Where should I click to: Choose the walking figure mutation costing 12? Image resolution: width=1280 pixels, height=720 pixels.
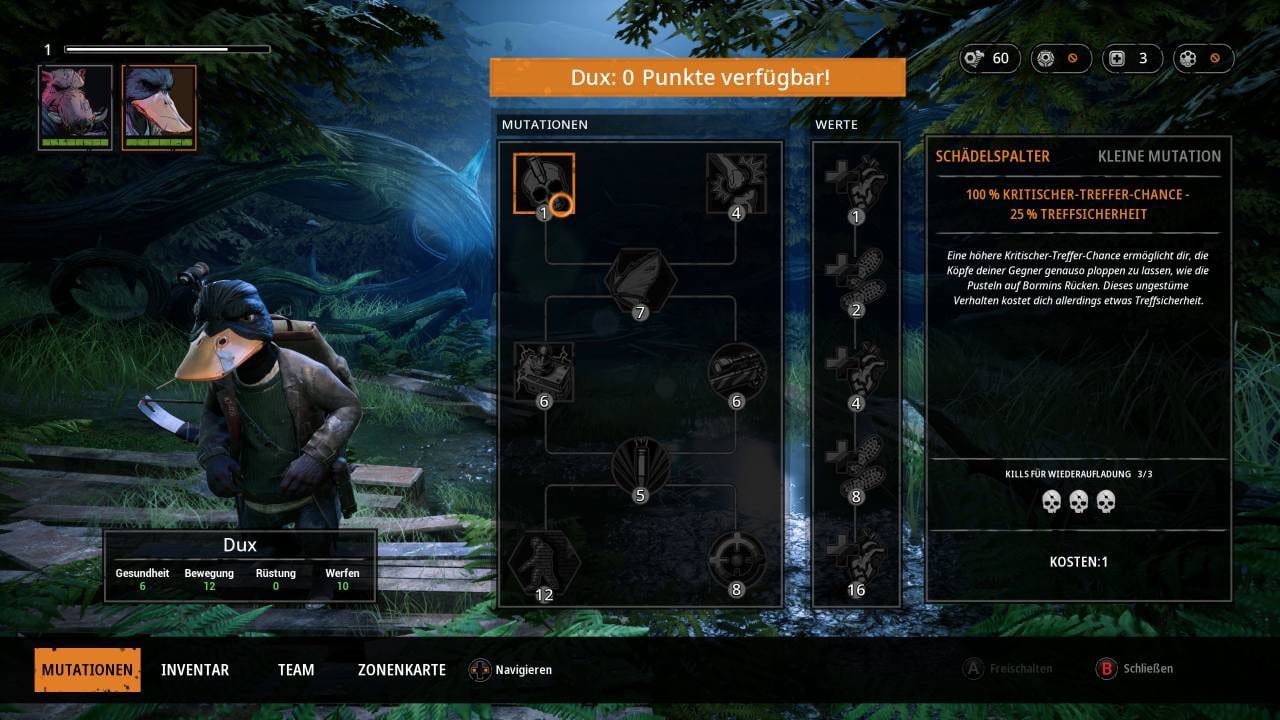pyautogui.click(x=544, y=561)
